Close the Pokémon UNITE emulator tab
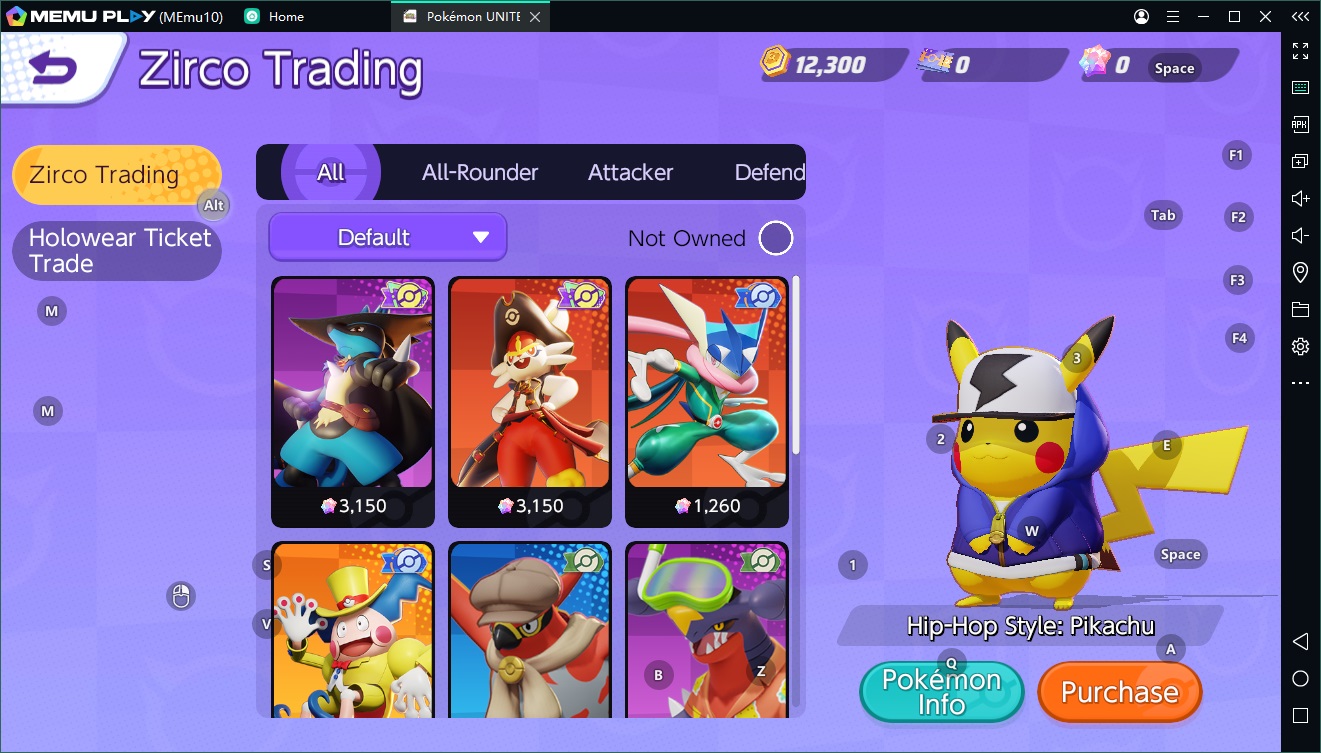 click(536, 17)
